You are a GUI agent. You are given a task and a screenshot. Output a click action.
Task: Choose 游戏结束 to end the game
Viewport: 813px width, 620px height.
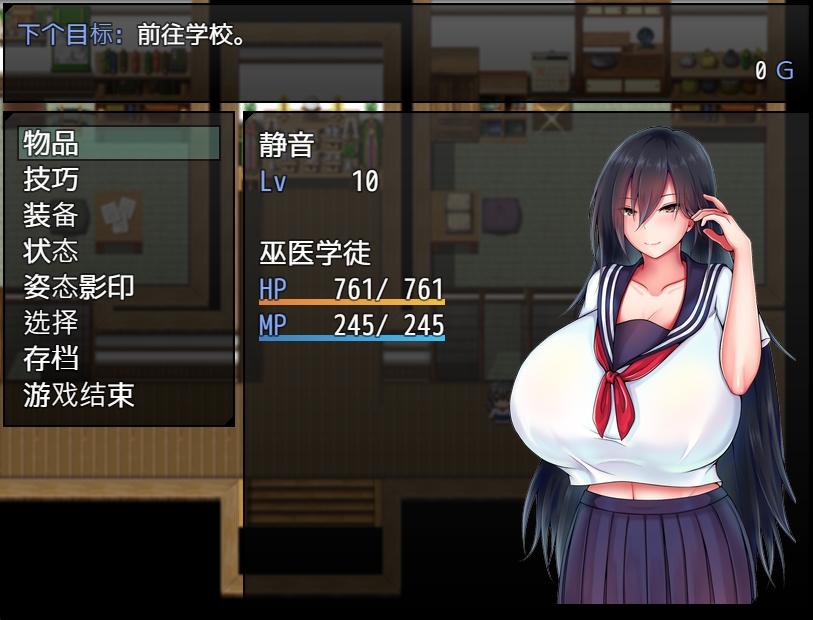(x=119, y=395)
